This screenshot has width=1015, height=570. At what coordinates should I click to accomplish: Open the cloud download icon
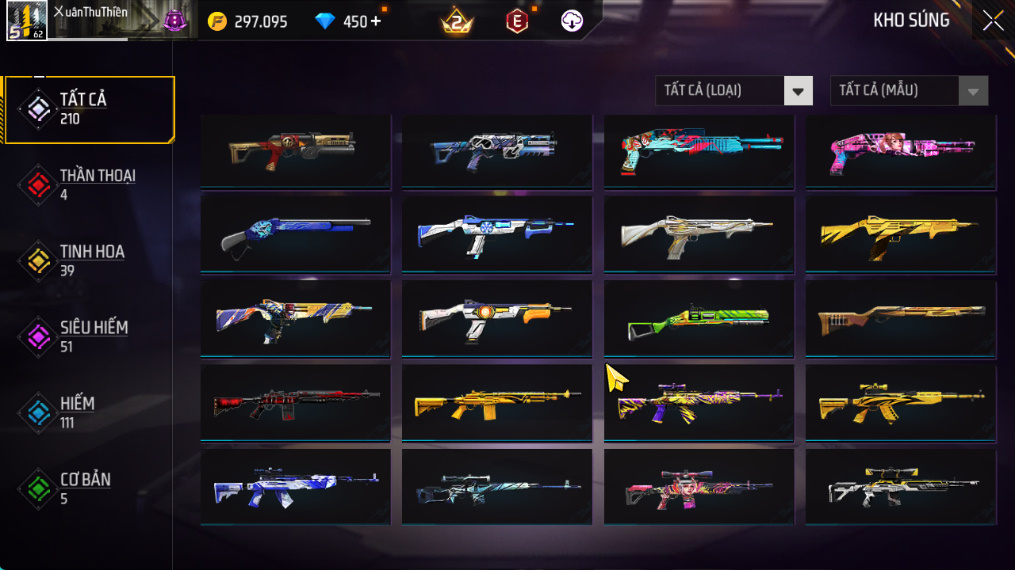(572, 21)
